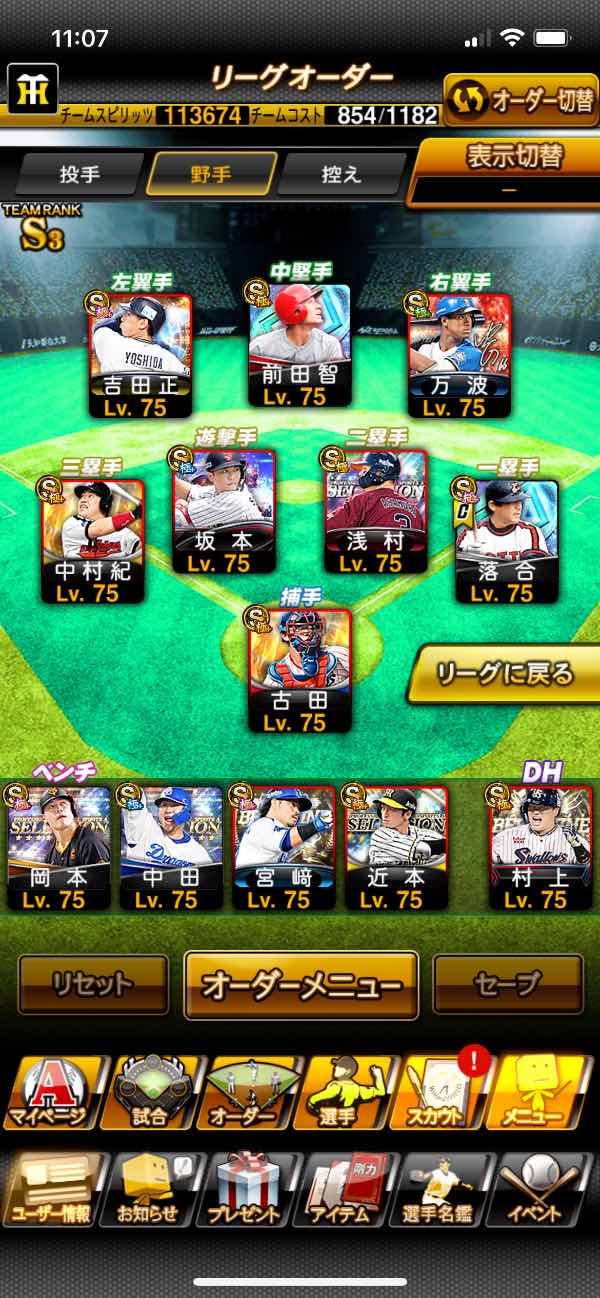600x1298 pixels.
Task: Open the オーダーメニュー
Action: pyautogui.click(x=301, y=984)
